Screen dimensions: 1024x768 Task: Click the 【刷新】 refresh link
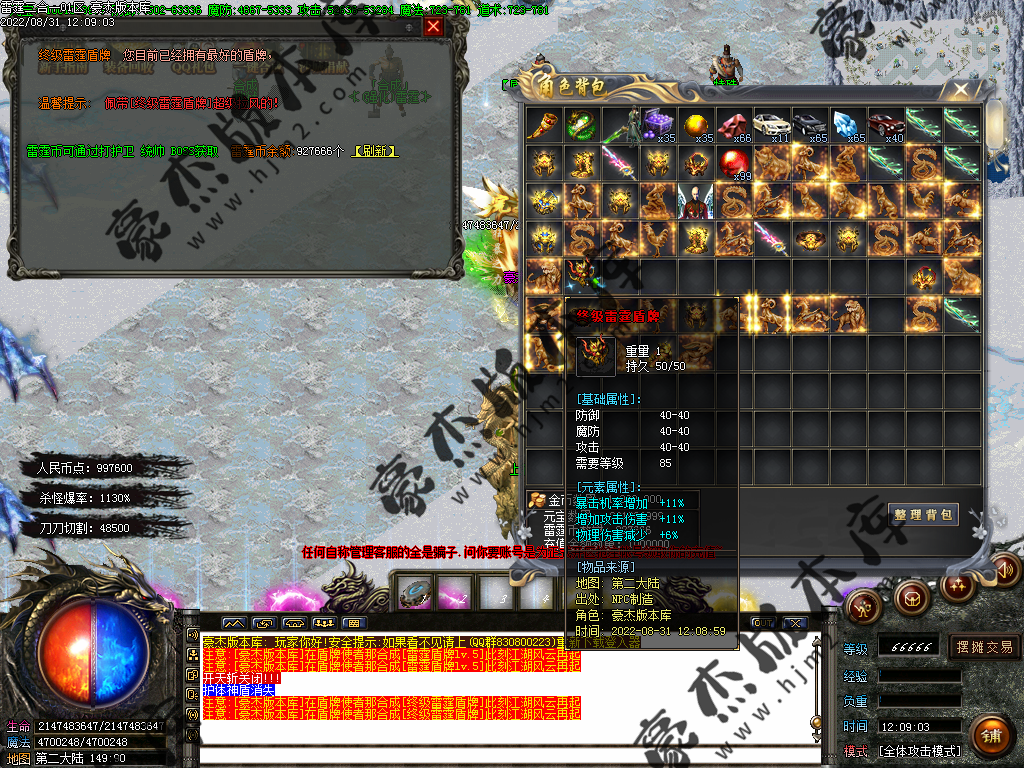coord(375,151)
